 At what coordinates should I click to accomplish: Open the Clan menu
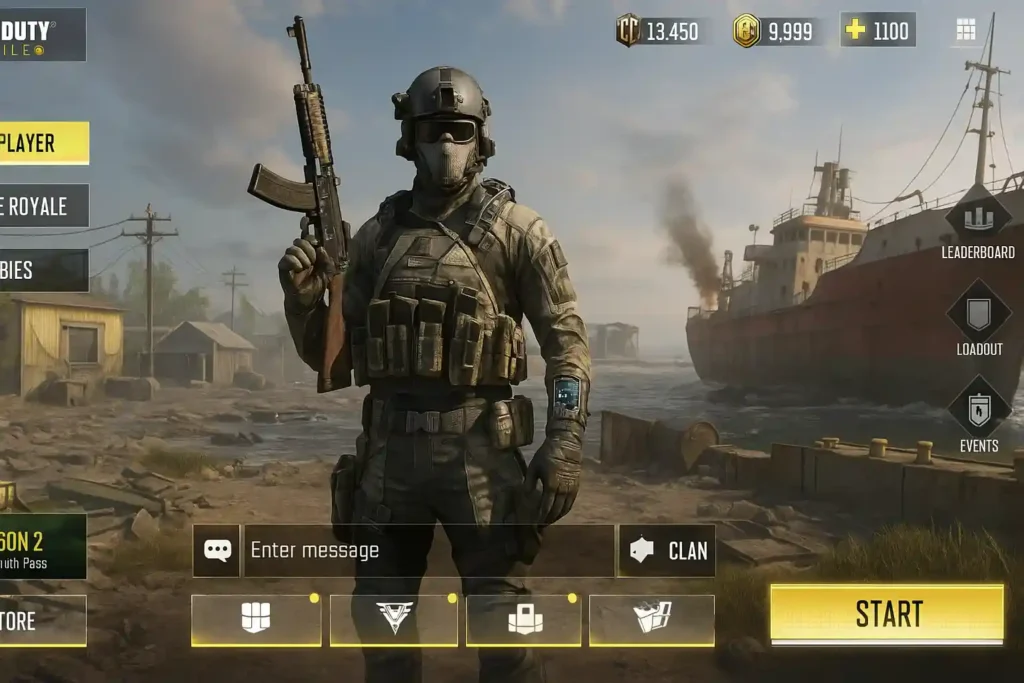pos(667,550)
